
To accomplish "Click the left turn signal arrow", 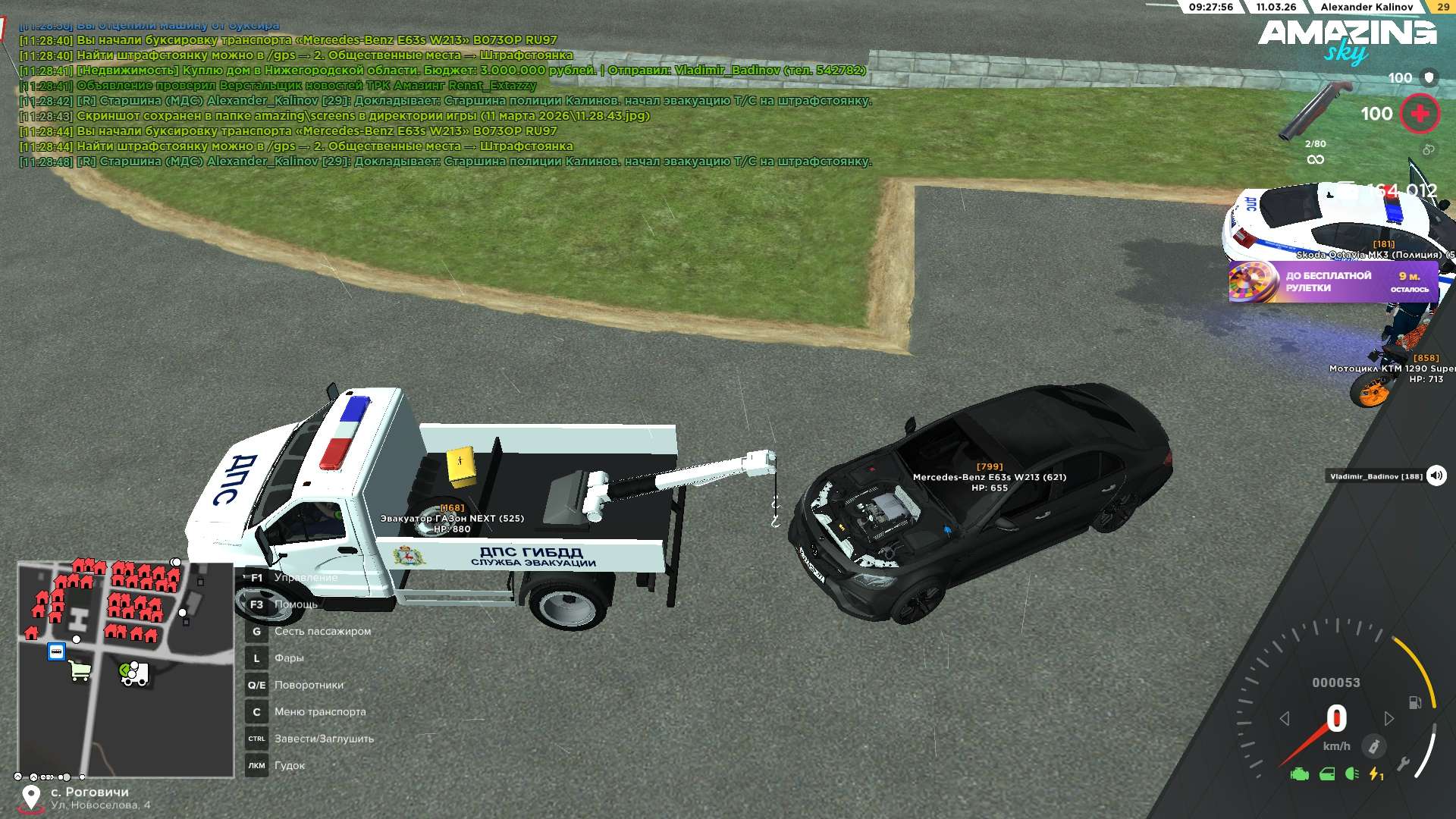I will [x=1284, y=718].
